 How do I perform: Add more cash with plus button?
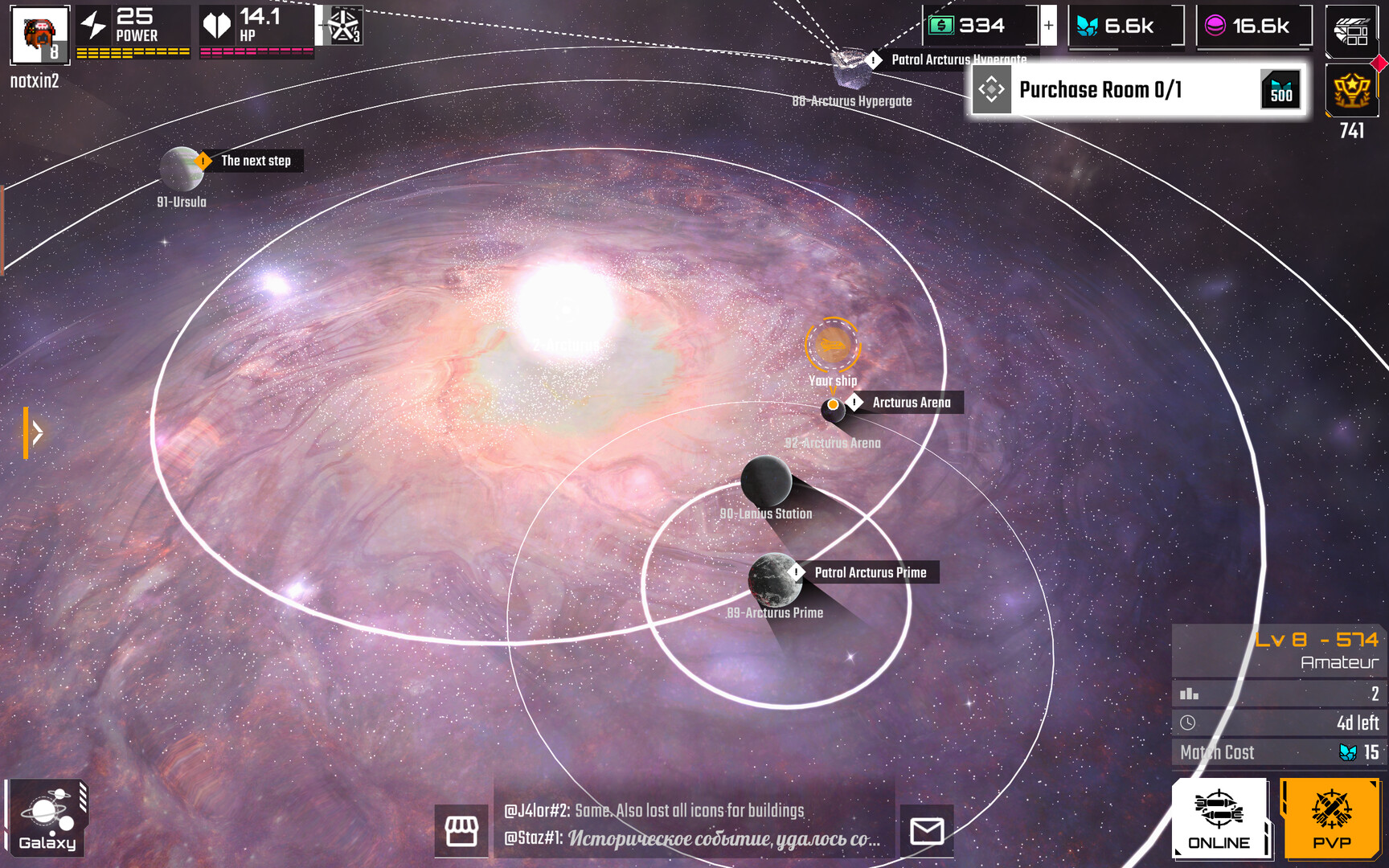(1048, 26)
